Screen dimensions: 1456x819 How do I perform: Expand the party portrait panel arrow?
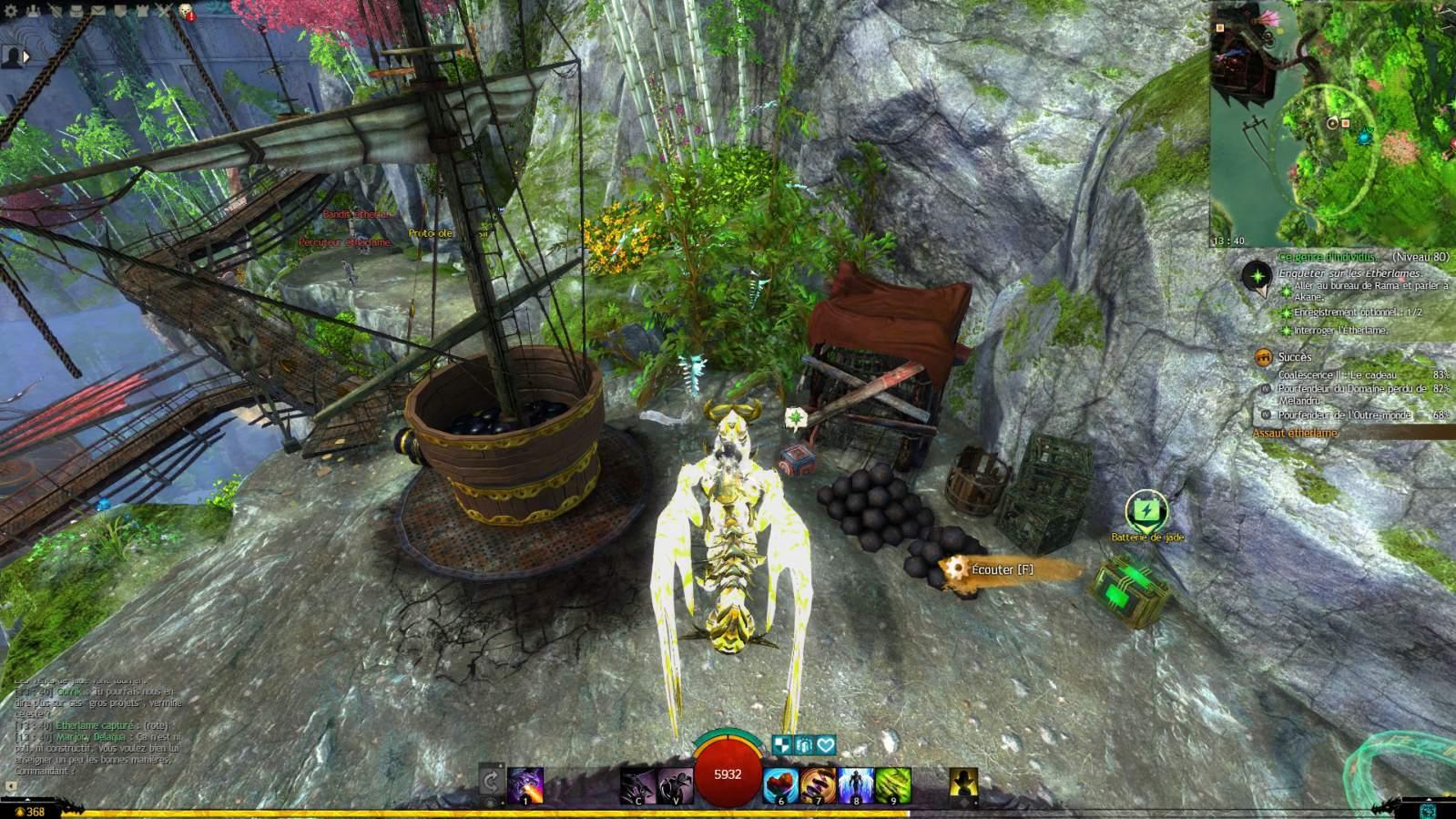click(x=26, y=56)
